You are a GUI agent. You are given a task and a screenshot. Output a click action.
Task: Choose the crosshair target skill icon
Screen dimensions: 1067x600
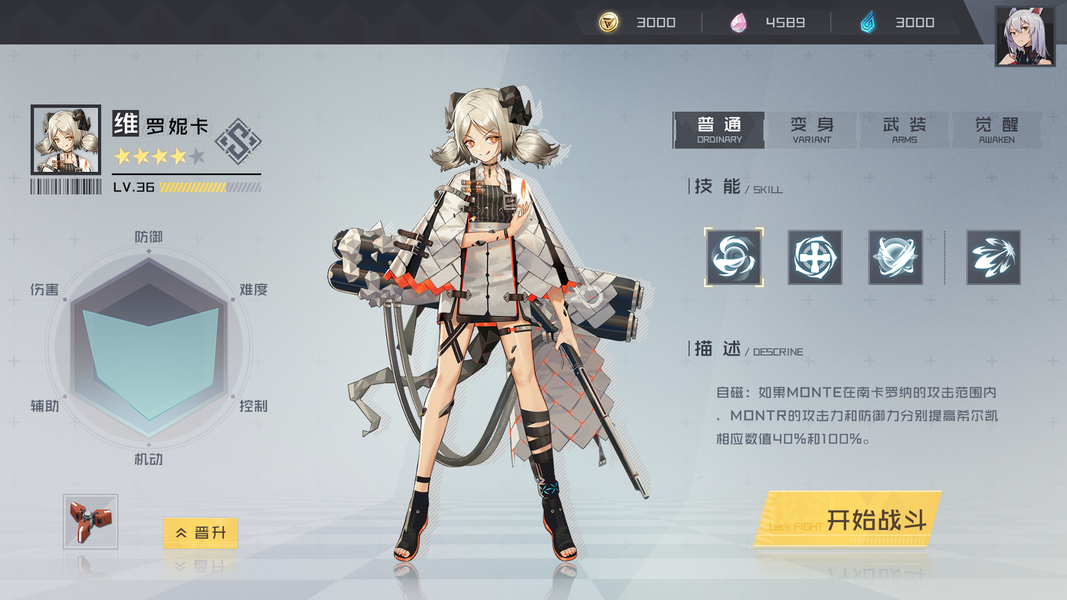point(814,257)
